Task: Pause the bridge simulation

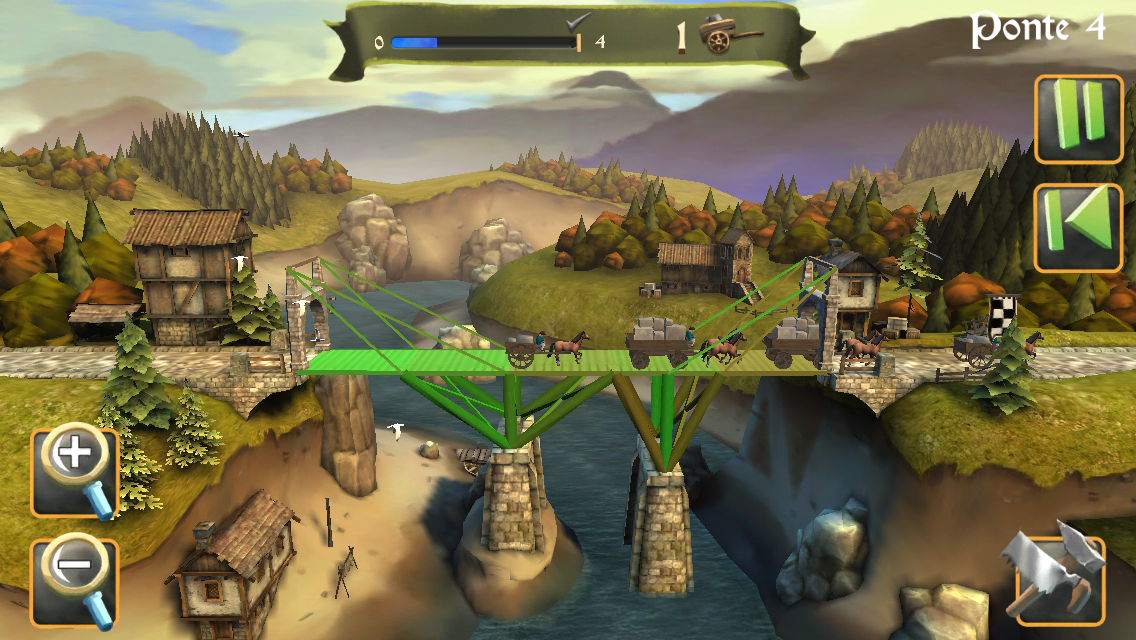Action: [1078, 119]
